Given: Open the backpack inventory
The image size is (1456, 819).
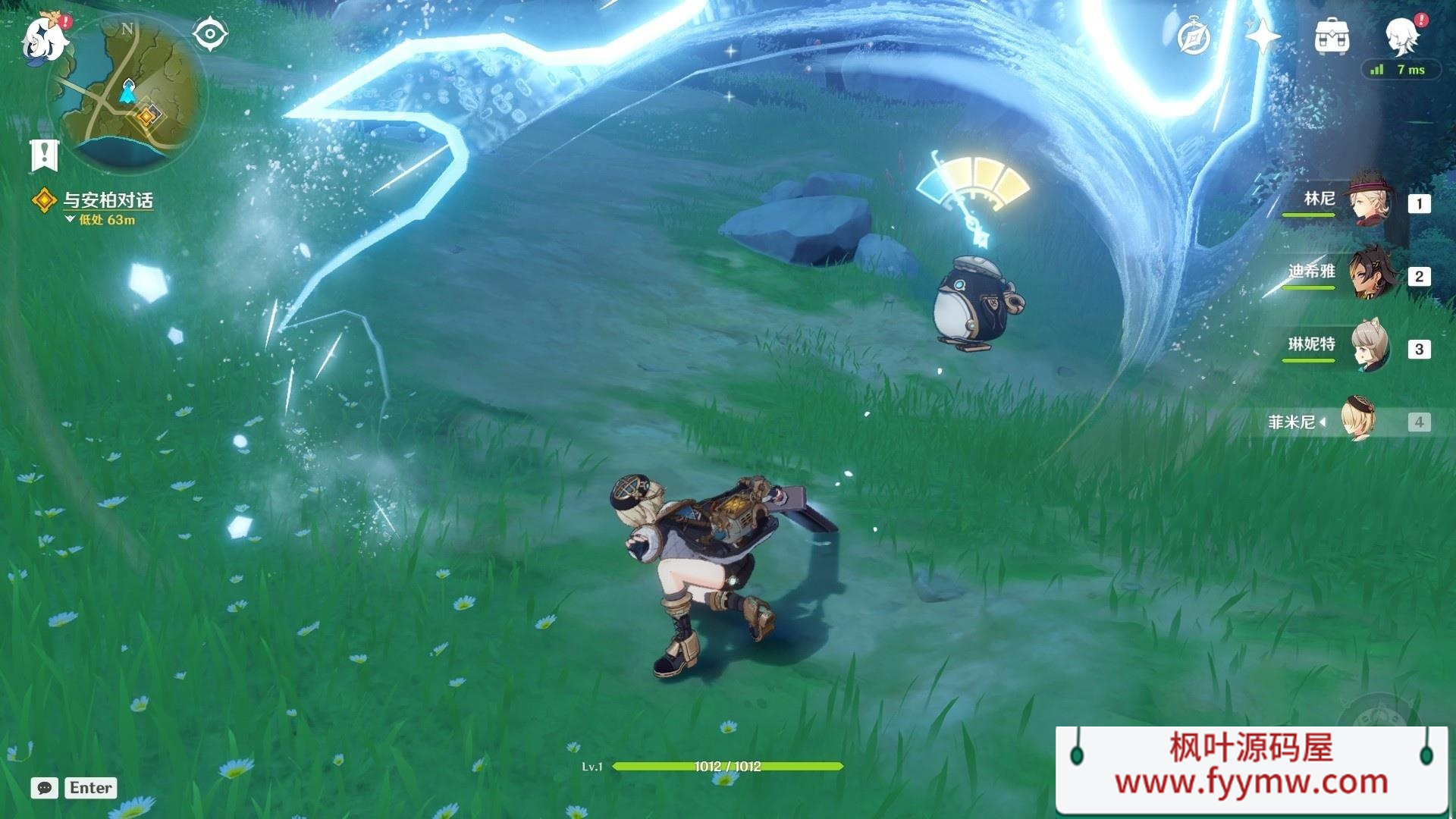Looking at the screenshot, I should pos(1332,36).
